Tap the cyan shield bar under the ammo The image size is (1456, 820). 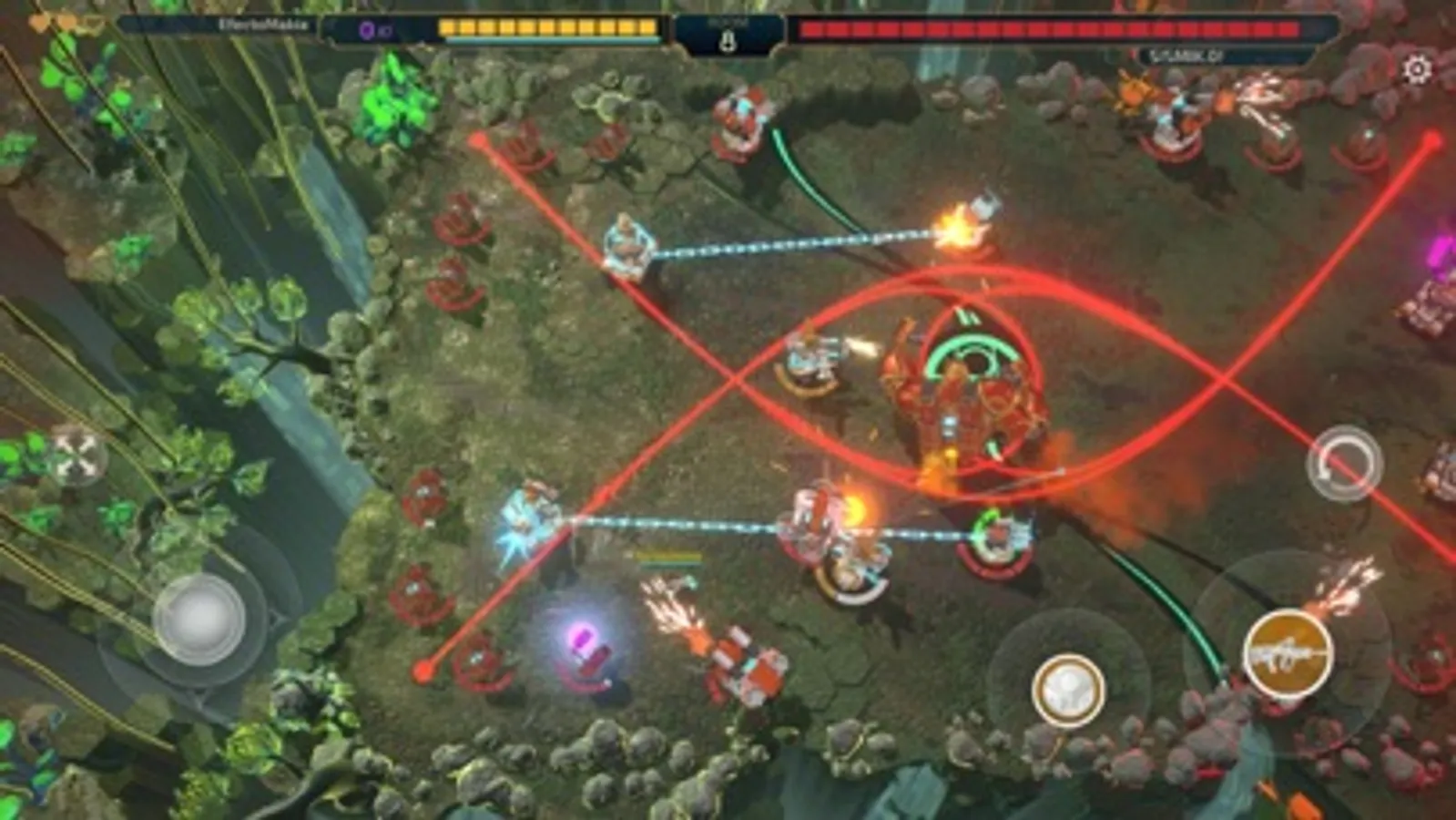[x=551, y=41]
